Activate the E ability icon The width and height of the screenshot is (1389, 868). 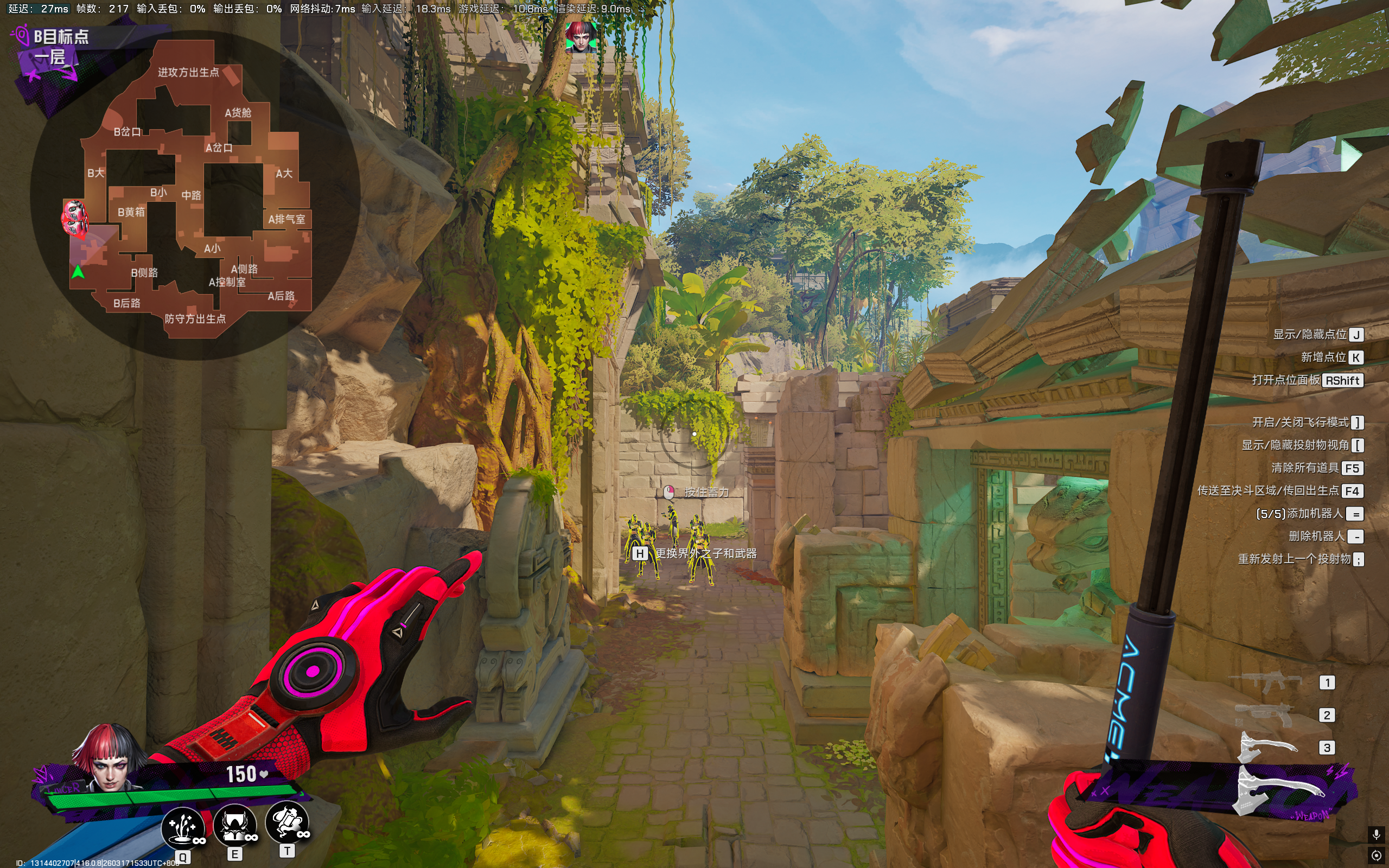(x=235, y=825)
